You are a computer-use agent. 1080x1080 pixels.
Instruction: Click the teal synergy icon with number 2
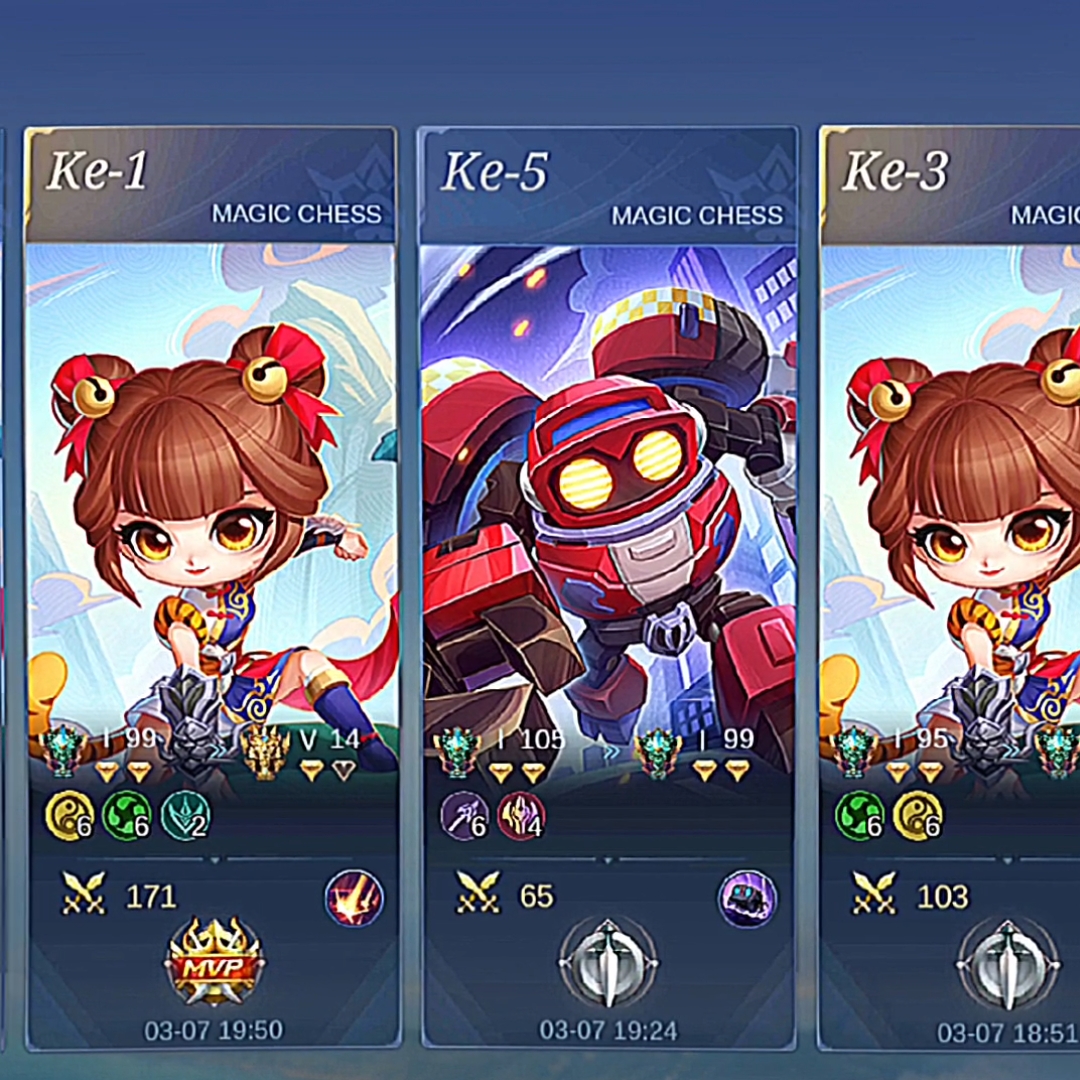coord(185,815)
